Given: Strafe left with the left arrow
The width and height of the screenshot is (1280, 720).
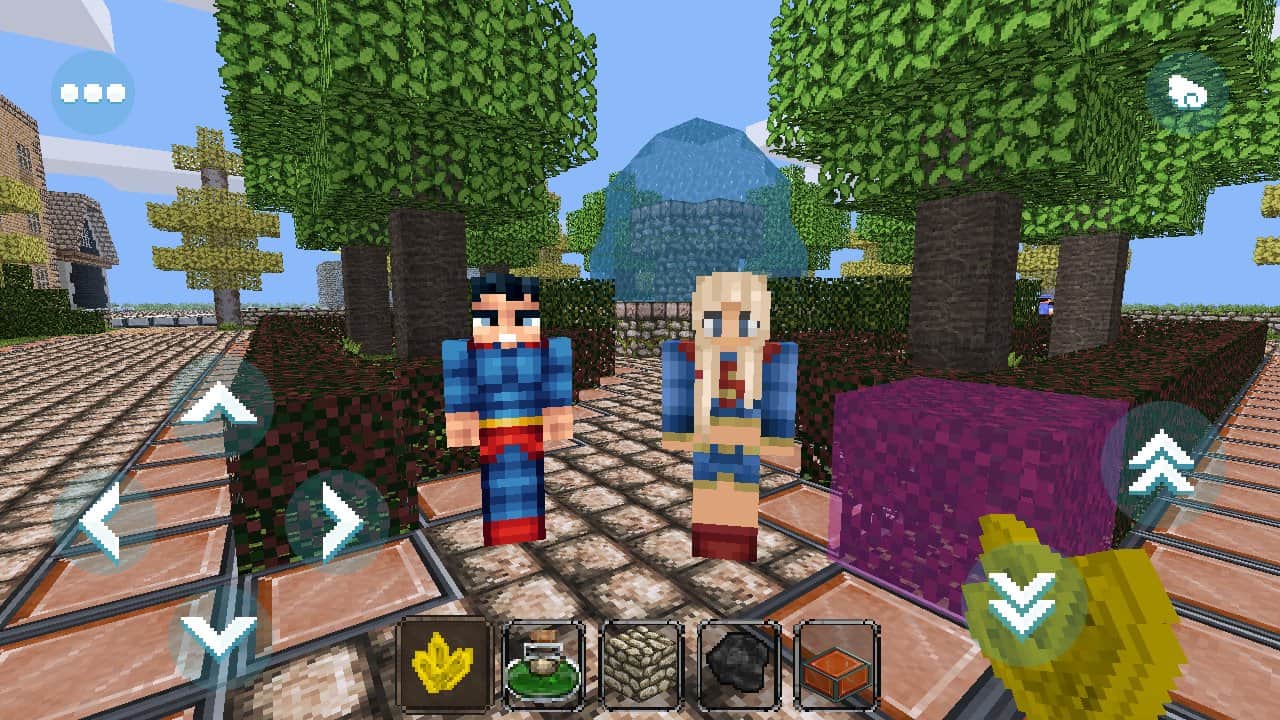Looking at the screenshot, I should click(x=102, y=520).
